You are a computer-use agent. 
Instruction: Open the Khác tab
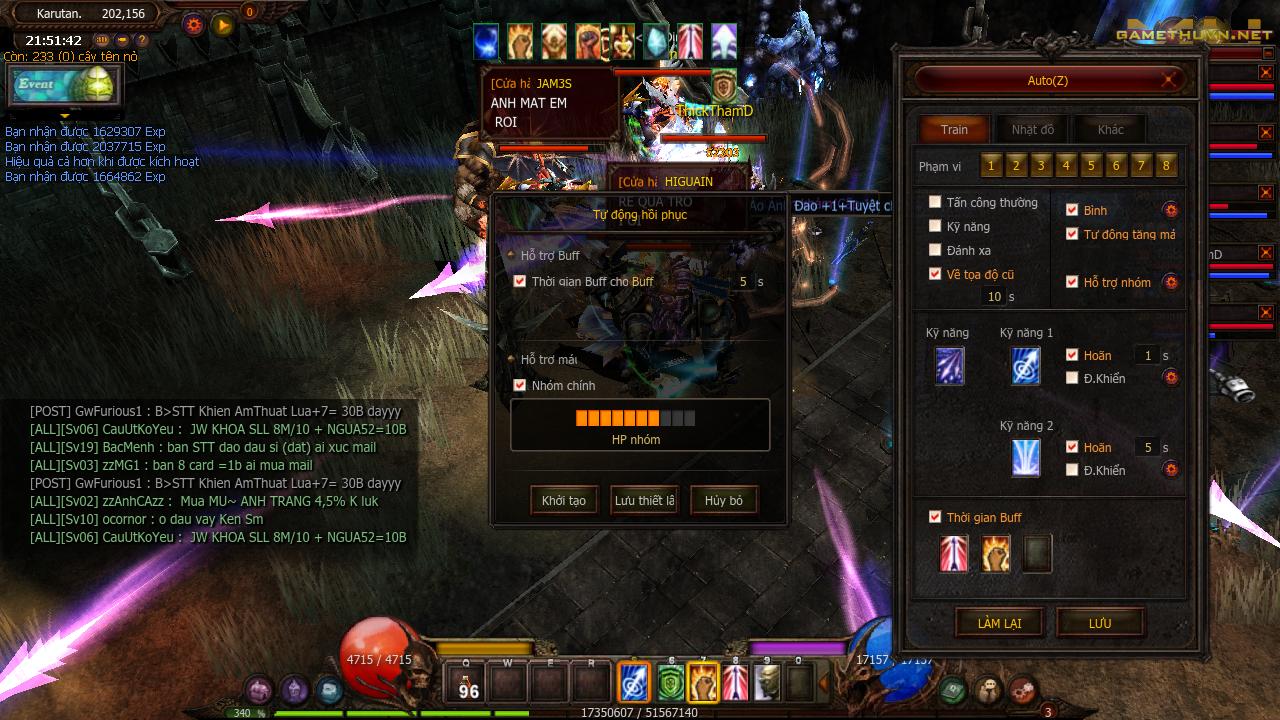(x=1110, y=130)
